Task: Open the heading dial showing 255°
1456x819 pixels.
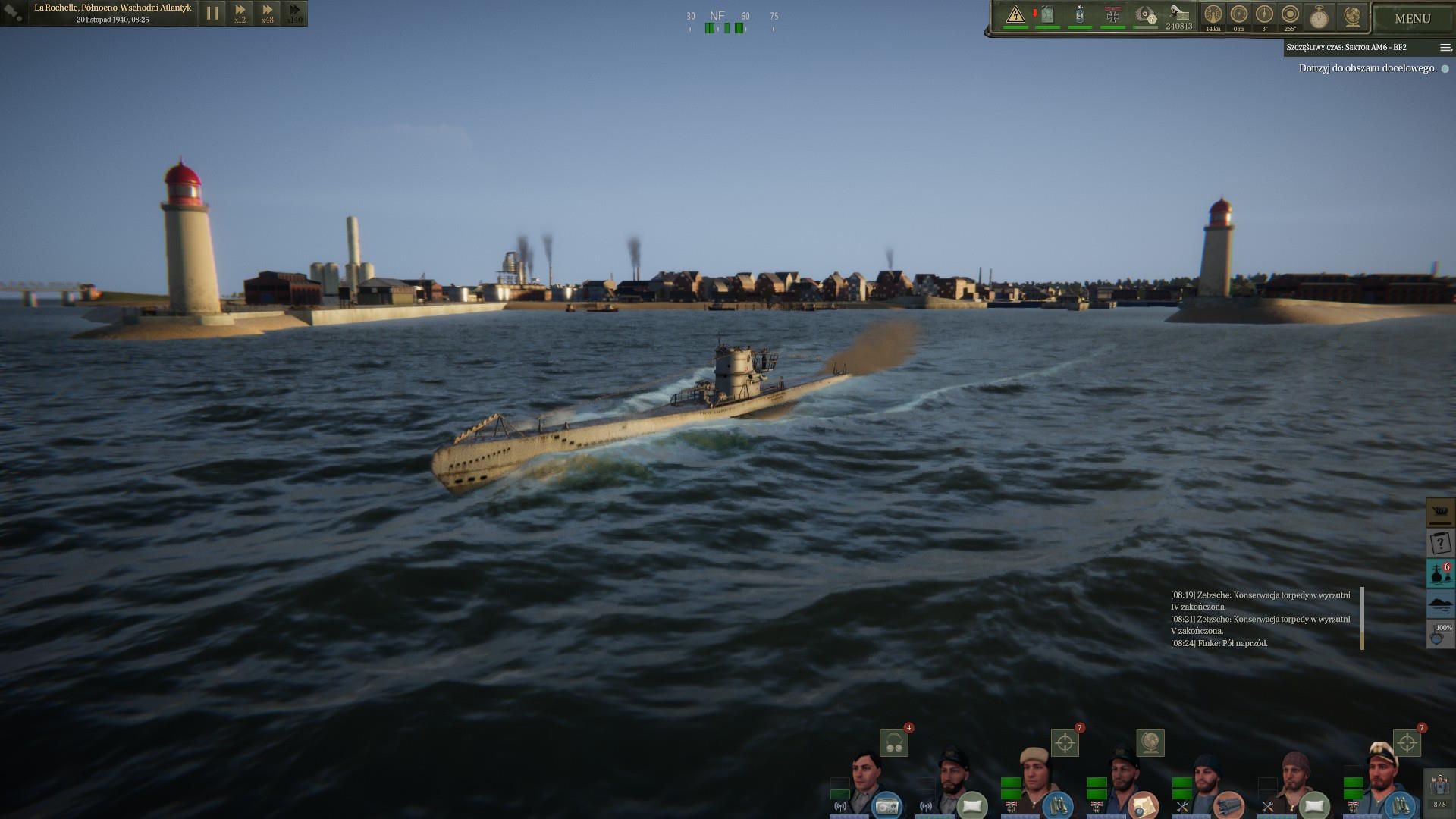Action: coord(1290,16)
